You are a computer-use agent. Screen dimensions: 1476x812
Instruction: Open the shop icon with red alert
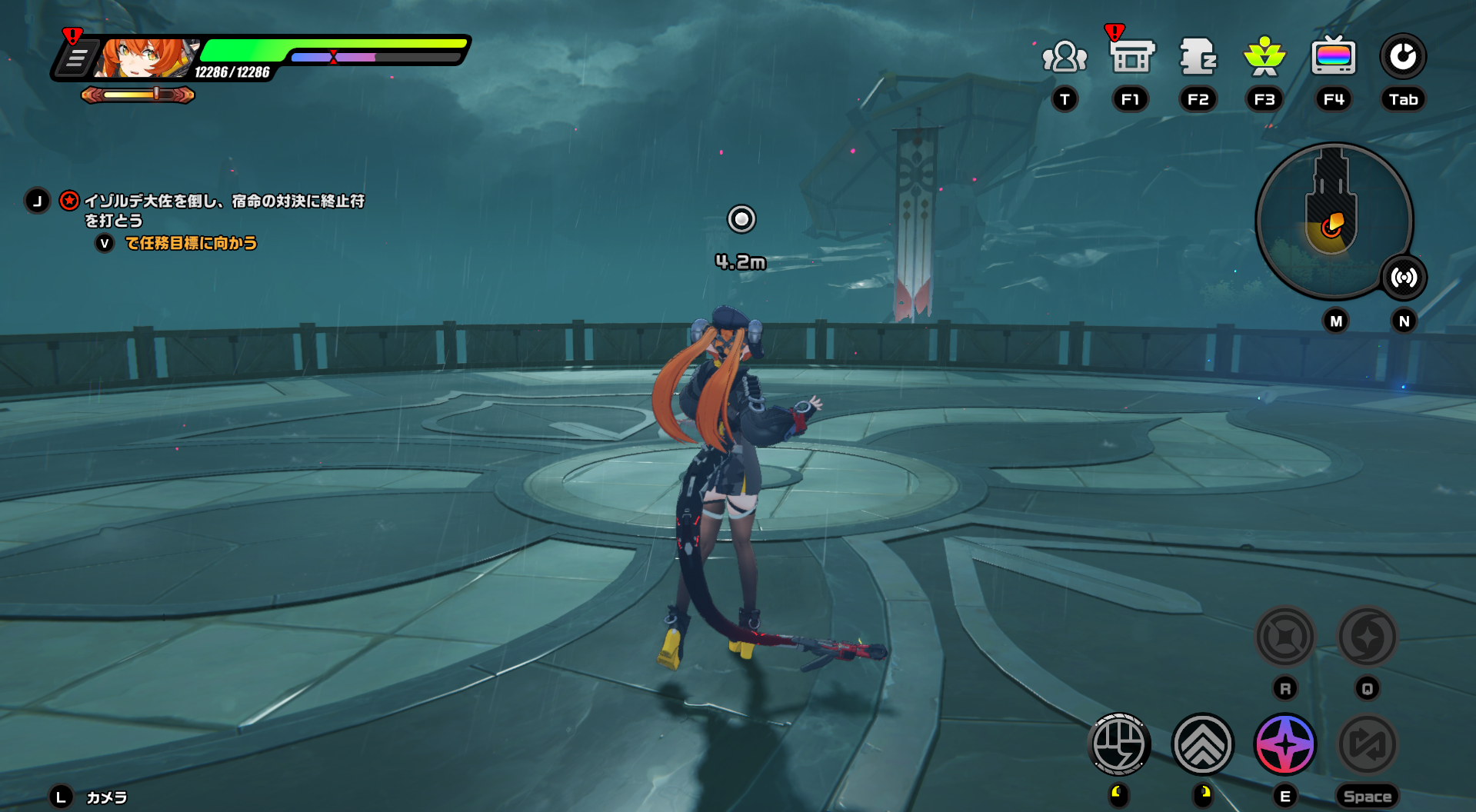pos(1131,57)
